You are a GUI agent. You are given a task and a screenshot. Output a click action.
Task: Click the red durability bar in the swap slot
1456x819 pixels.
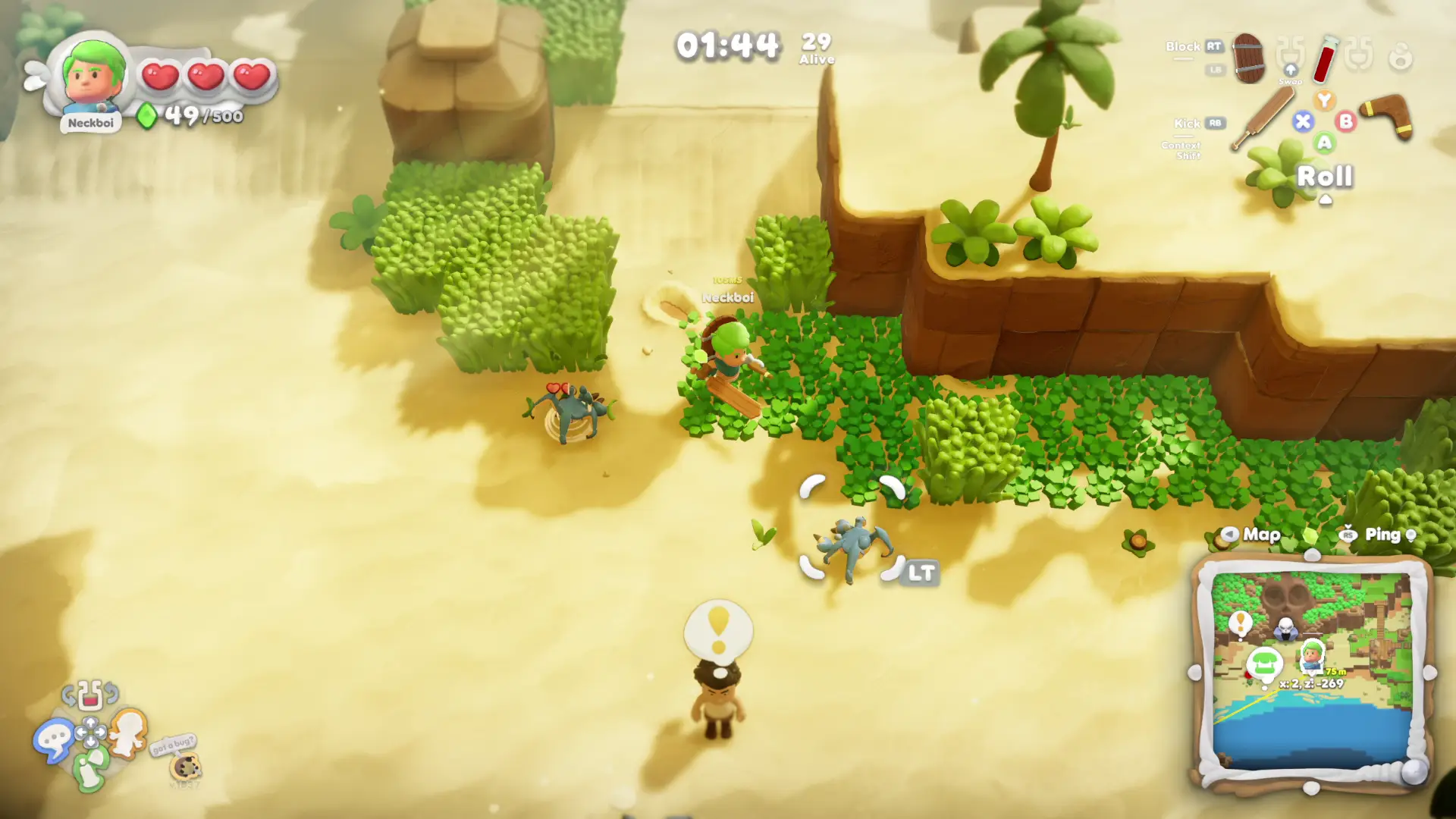click(89, 700)
